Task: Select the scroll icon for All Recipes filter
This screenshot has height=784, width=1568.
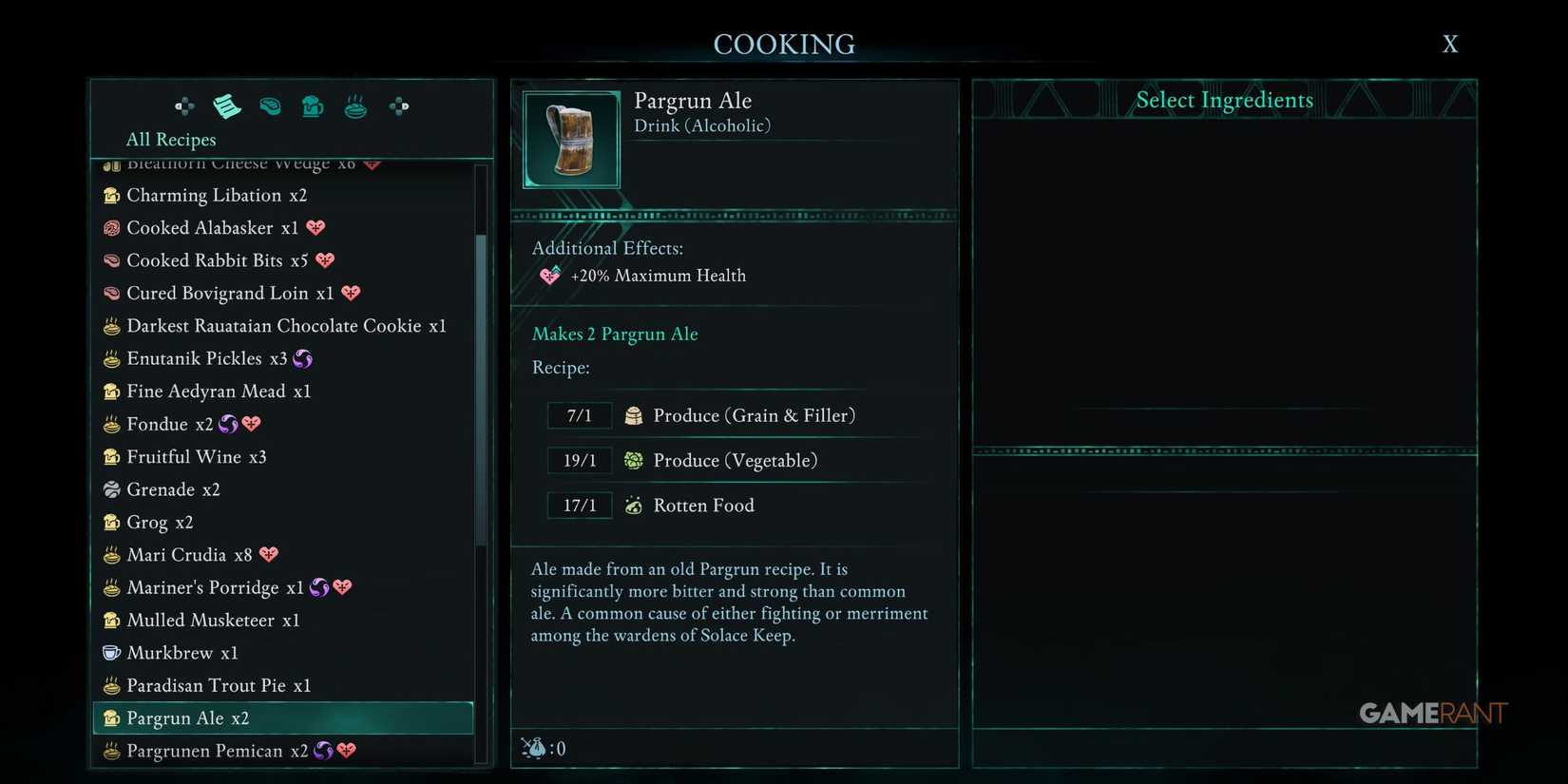Action: [x=226, y=106]
